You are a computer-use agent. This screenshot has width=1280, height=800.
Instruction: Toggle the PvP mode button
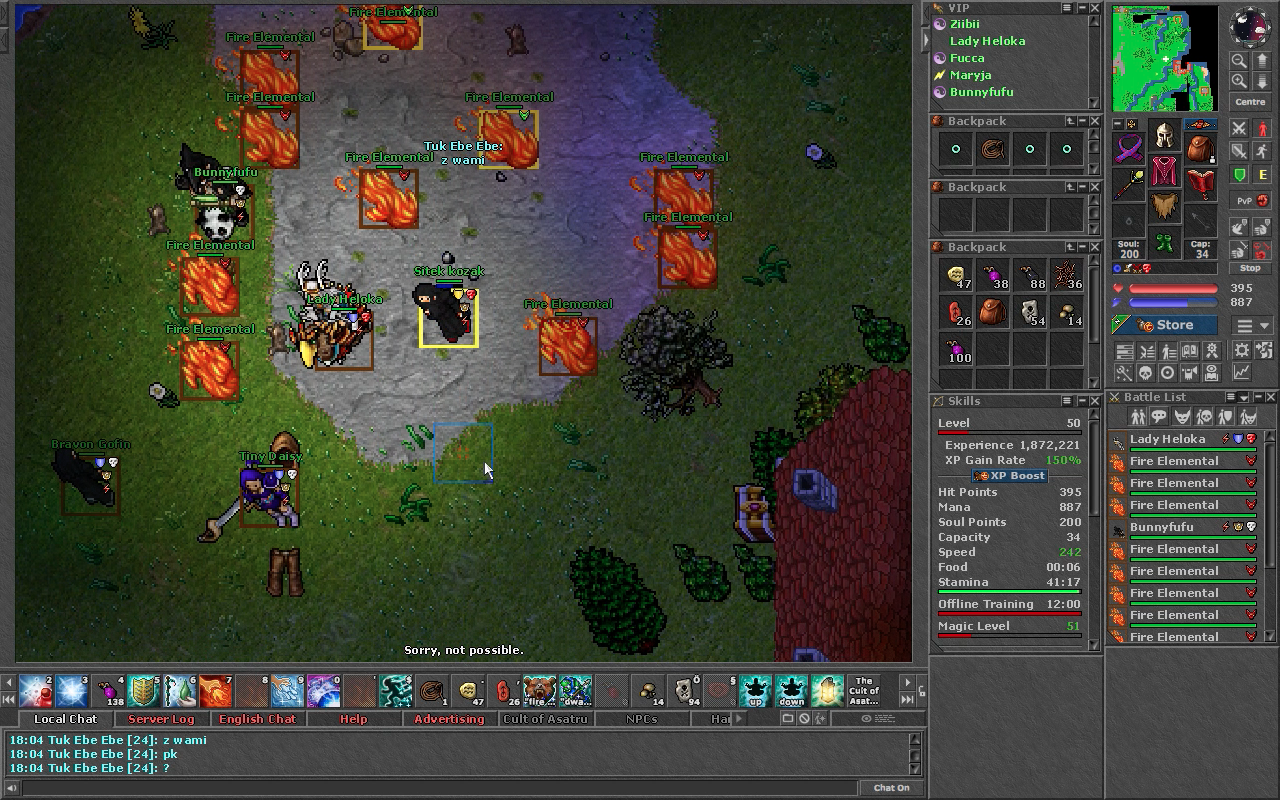point(1245,201)
